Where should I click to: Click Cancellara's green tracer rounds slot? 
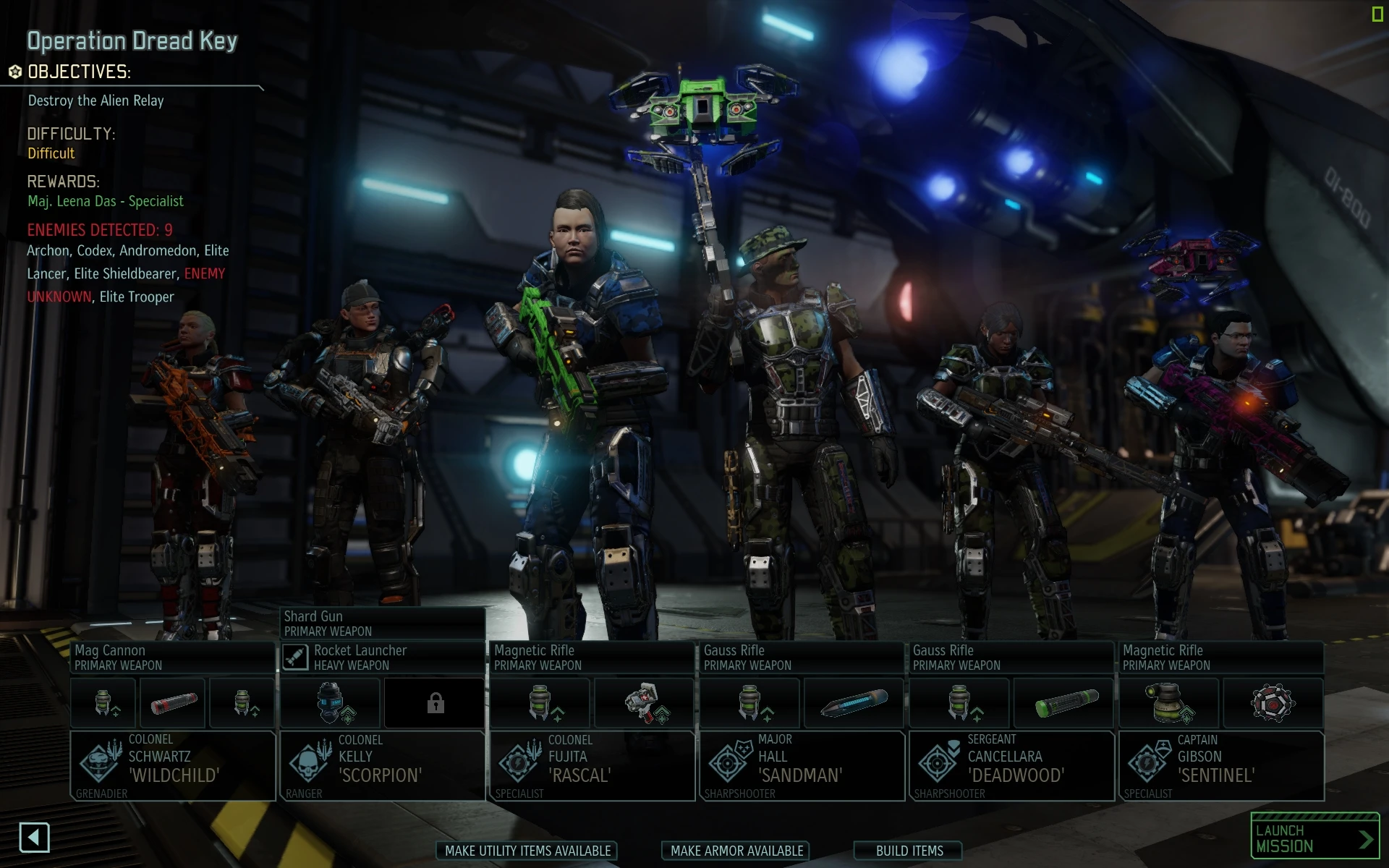[x=1062, y=702]
